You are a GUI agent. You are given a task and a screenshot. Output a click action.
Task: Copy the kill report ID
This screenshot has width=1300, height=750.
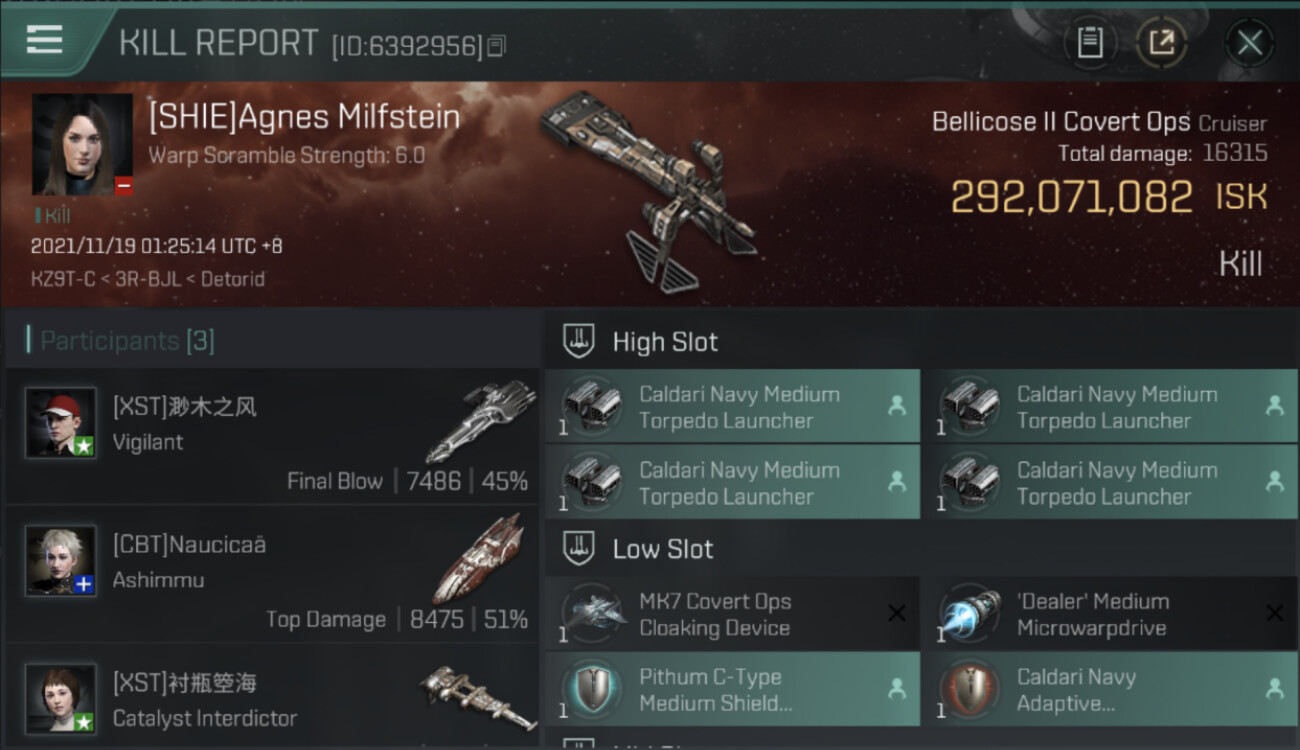point(497,46)
